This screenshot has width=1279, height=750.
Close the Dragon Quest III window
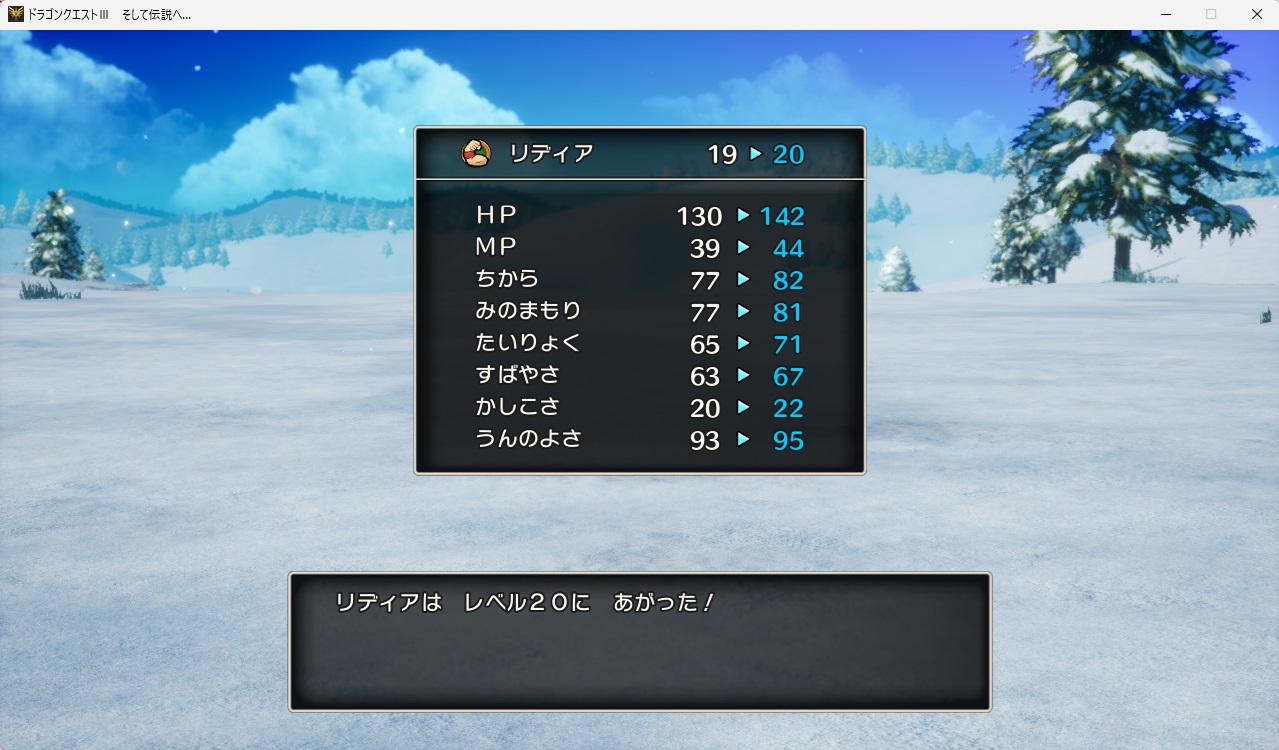(x=1256, y=14)
